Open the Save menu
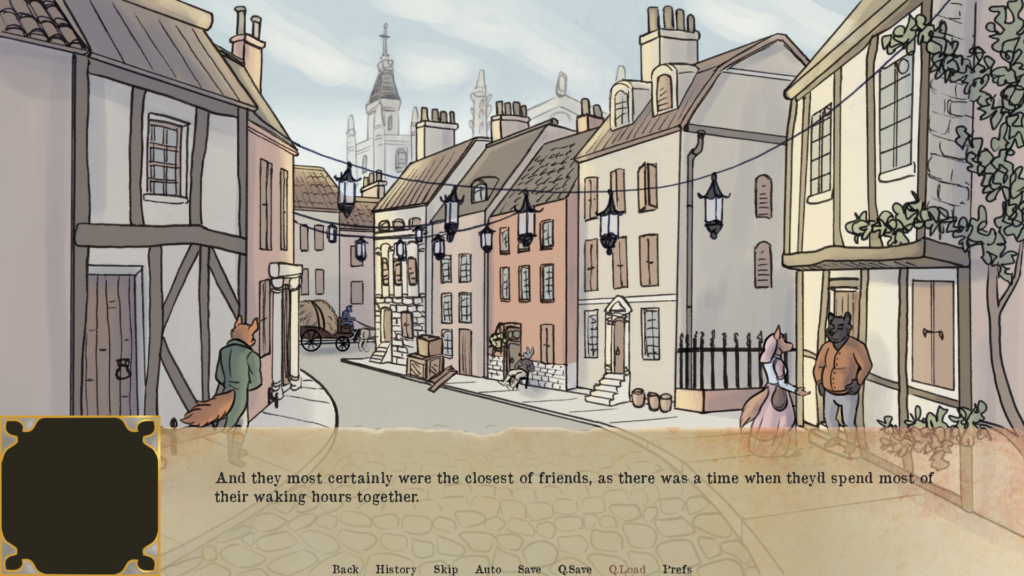This screenshot has height=576, width=1024. coord(529,569)
